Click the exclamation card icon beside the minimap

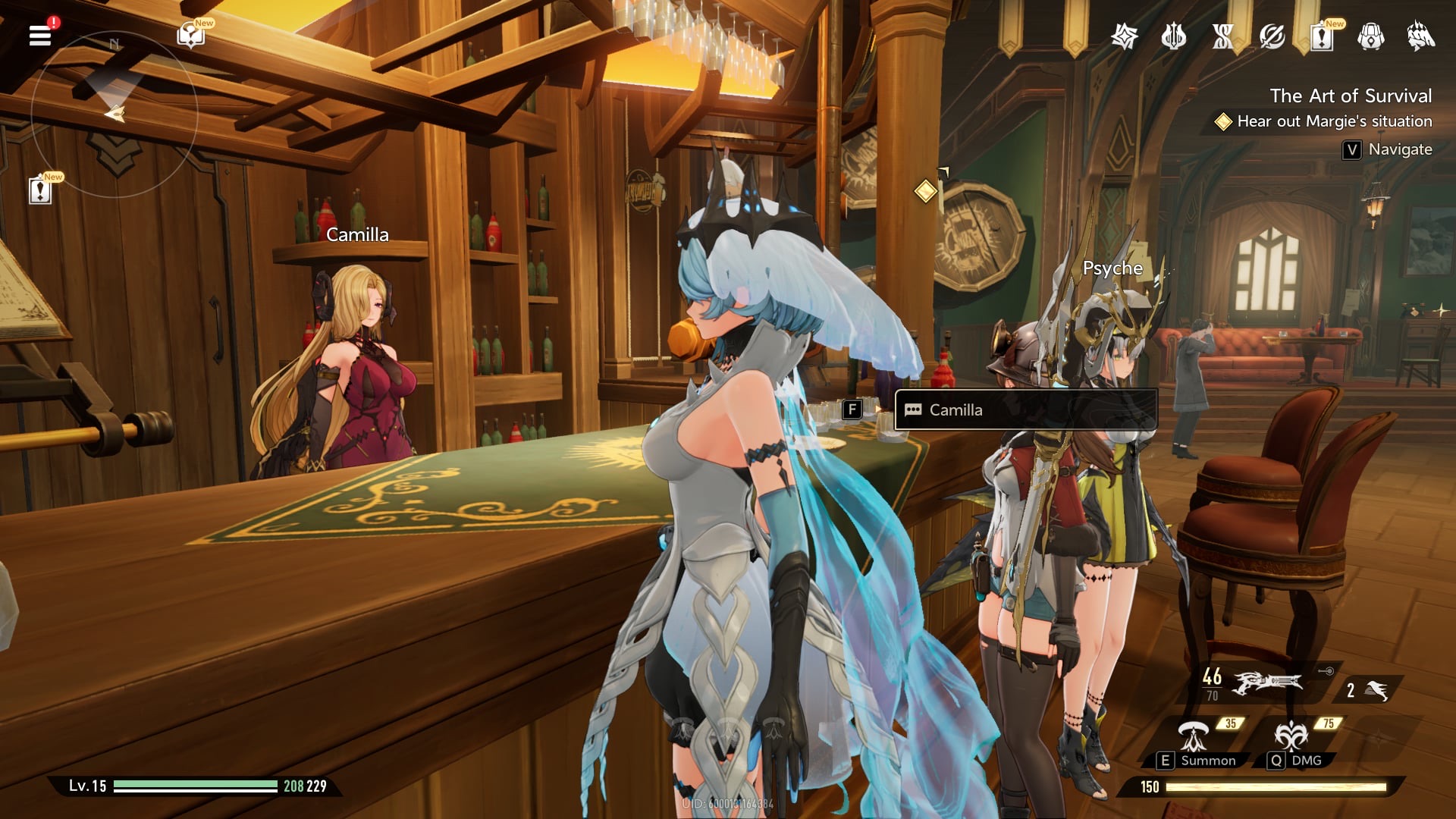coord(40,190)
